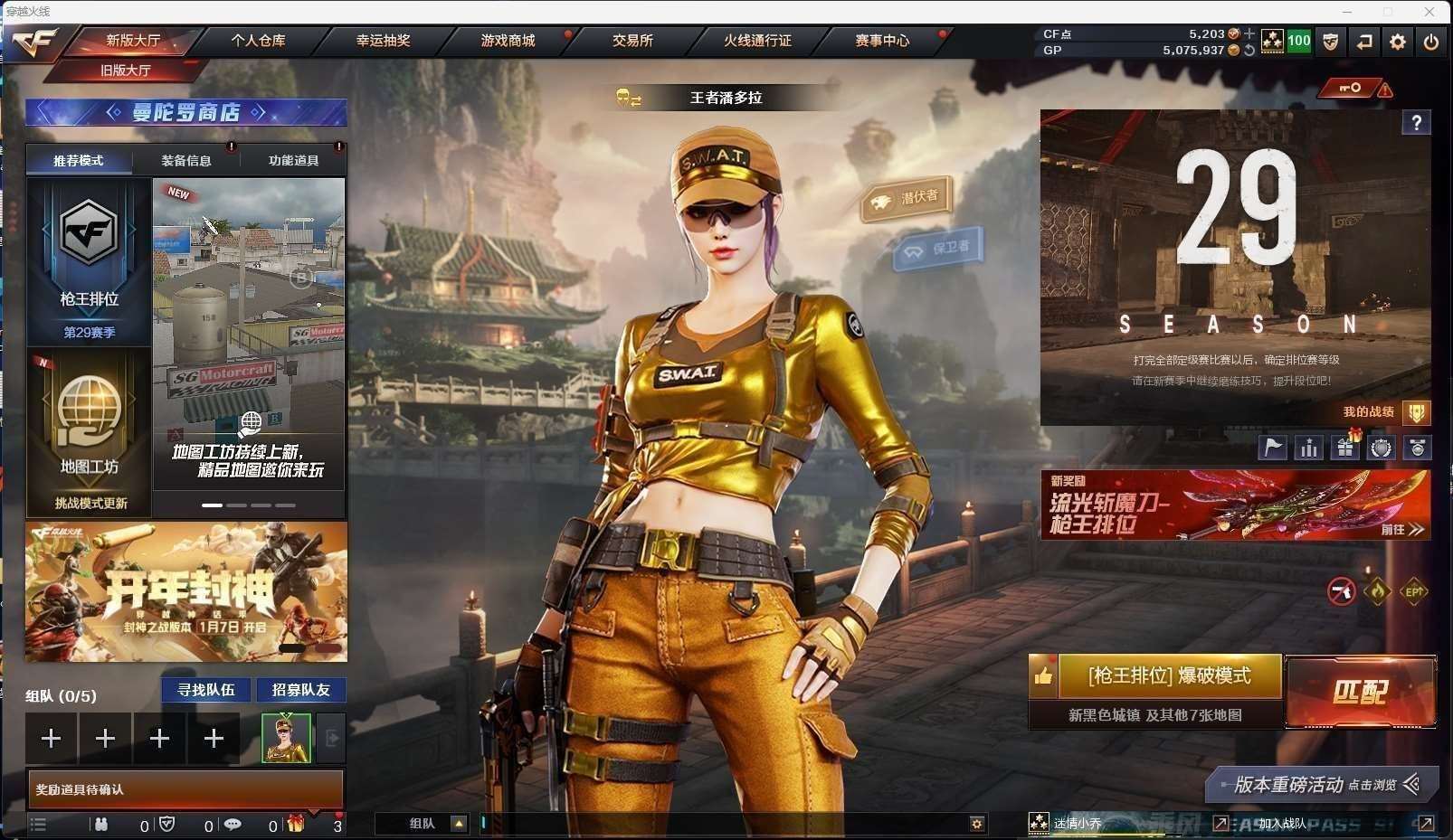The width and height of the screenshot is (1453, 840).
Task: Open the 赛事中心 tournament center
Action: pyautogui.click(x=882, y=41)
